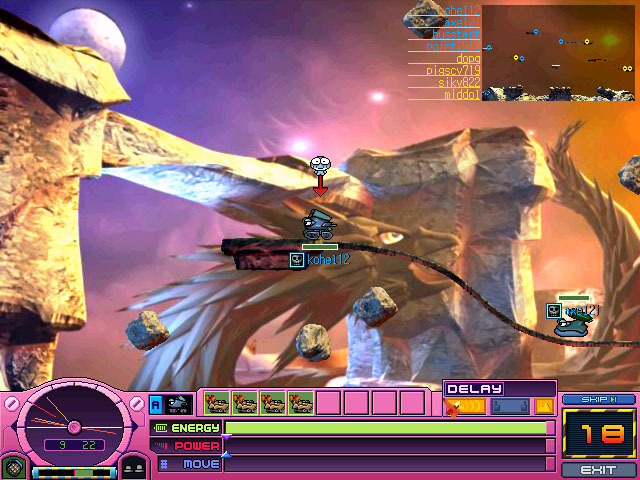Select the tank weapon icon beside the A
This screenshot has height=480, width=640.
180,404
